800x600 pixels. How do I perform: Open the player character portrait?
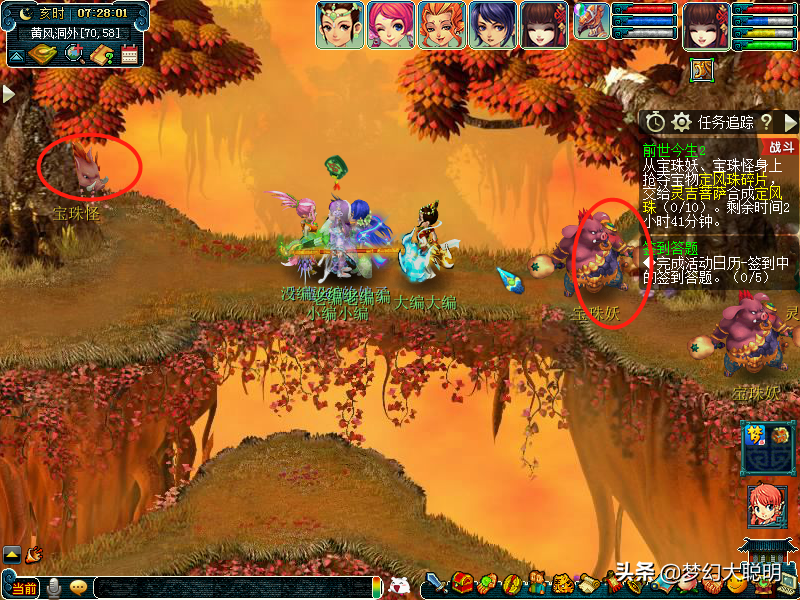click(x=706, y=25)
